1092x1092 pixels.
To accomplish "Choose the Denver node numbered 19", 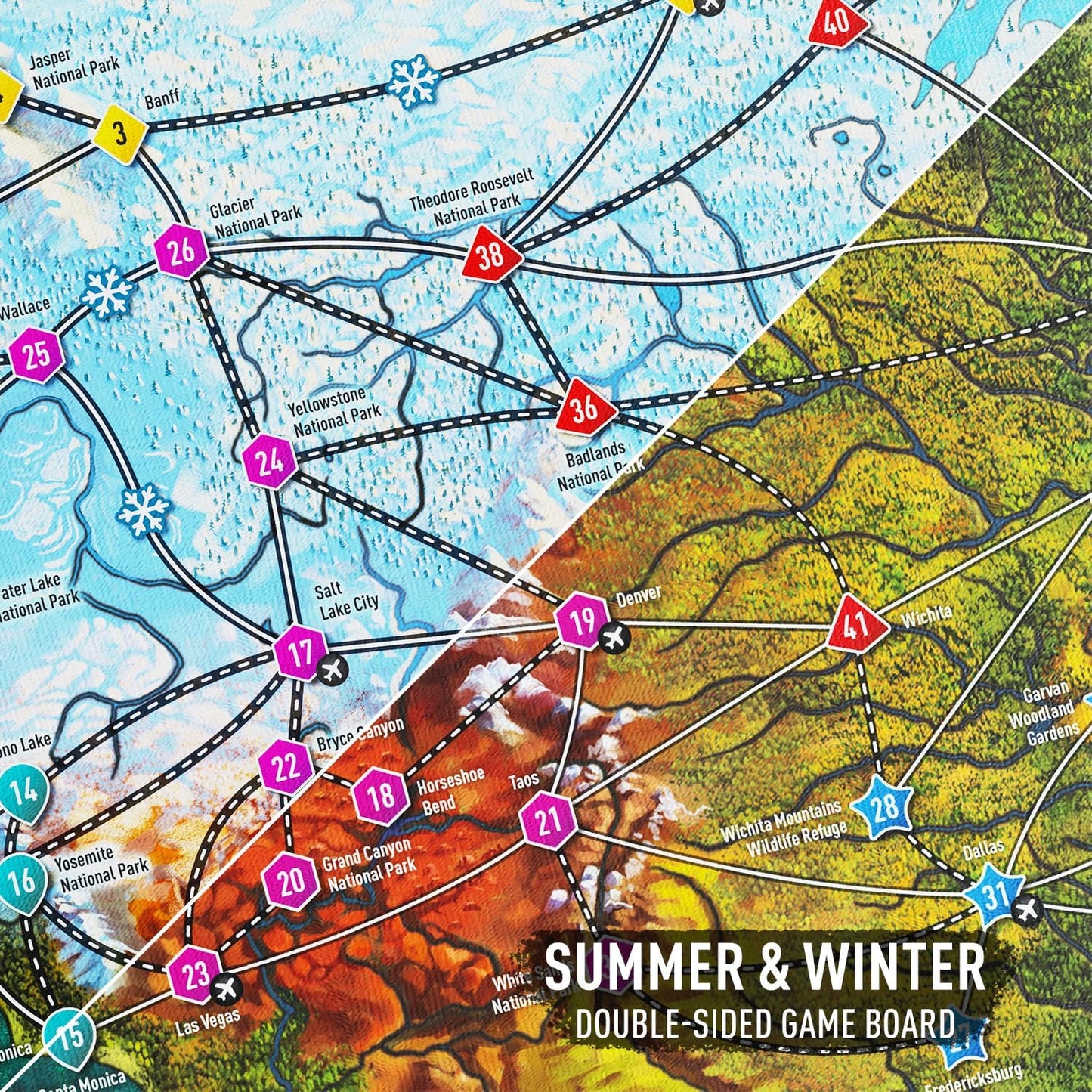I will pos(582,622).
